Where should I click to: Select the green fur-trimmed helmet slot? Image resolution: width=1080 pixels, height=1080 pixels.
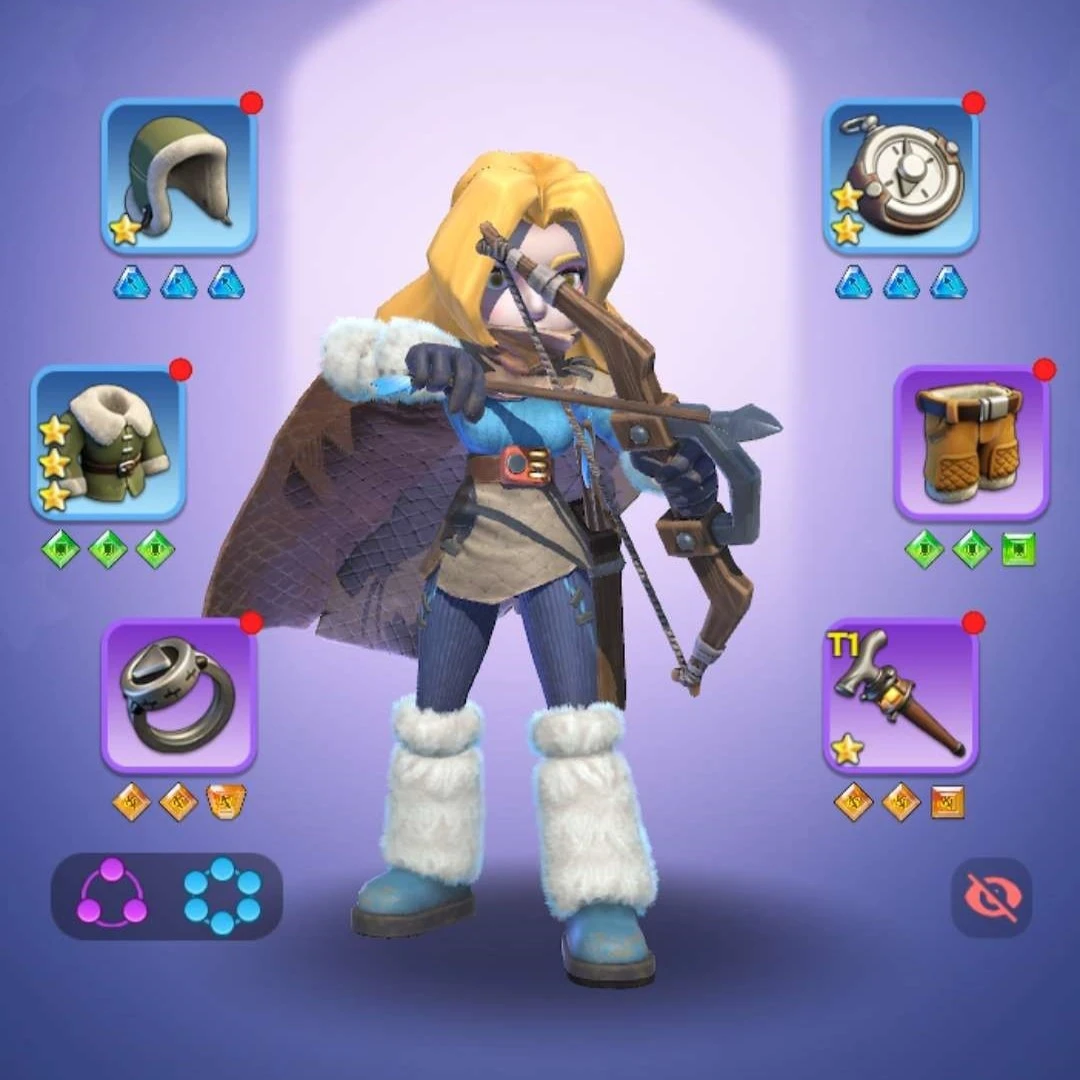pyautogui.click(x=179, y=177)
